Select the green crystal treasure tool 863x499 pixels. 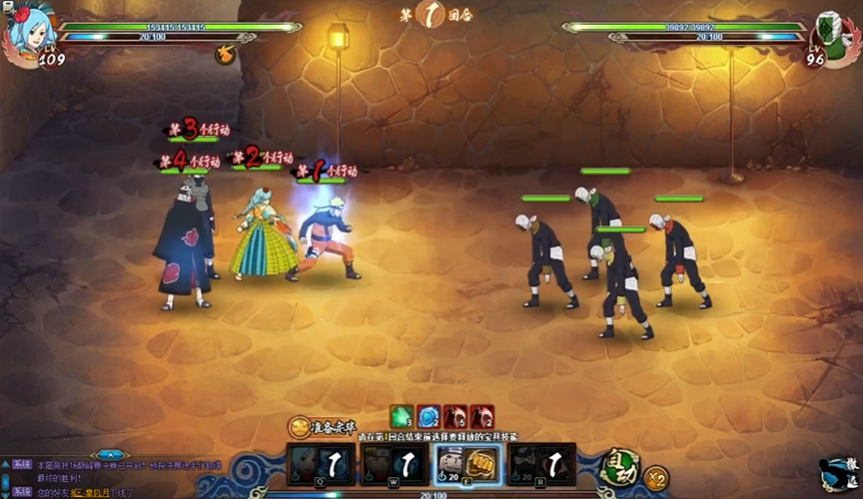pyautogui.click(x=401, y=416)
